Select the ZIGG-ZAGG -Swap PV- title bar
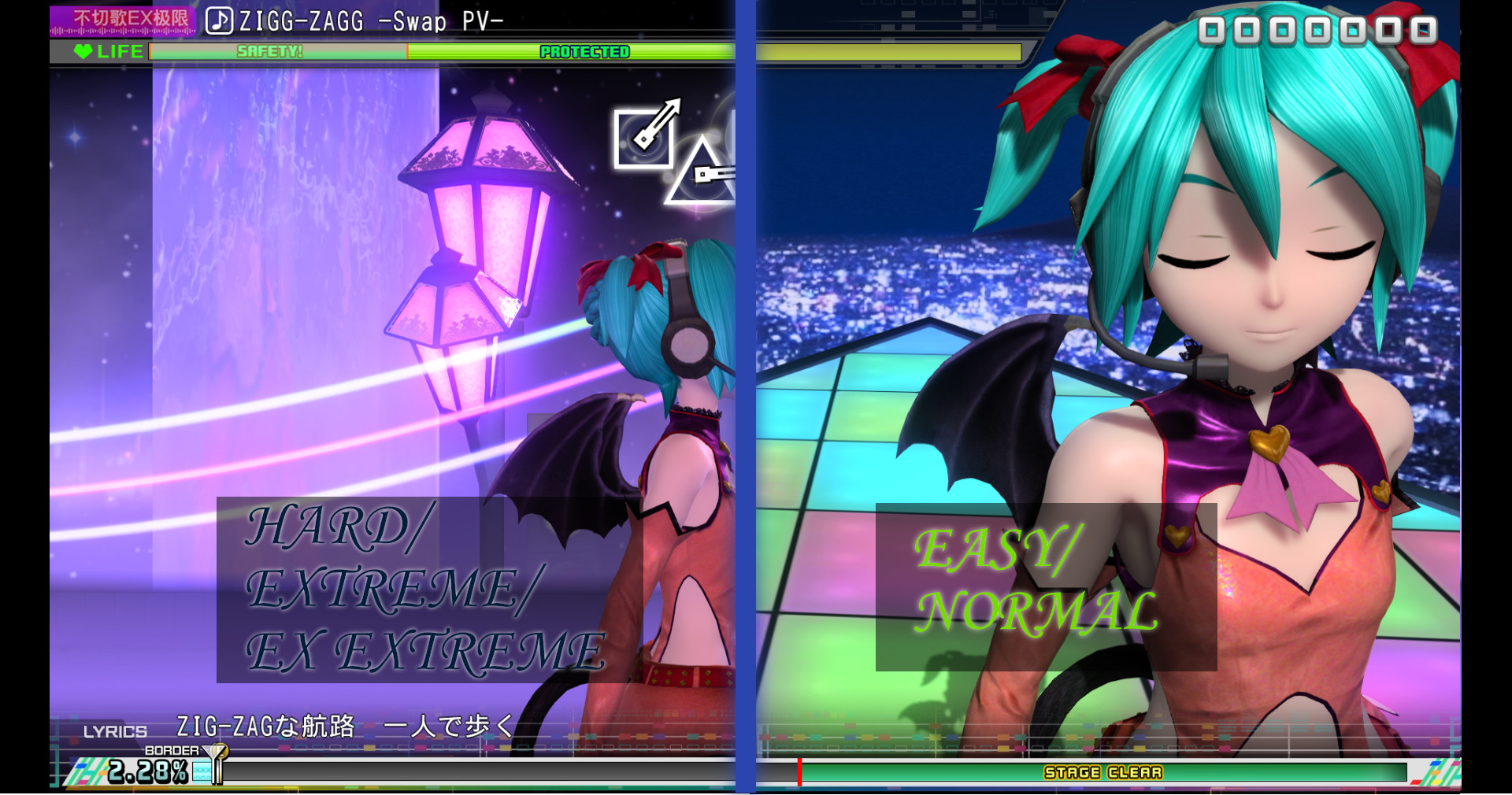 click(x=362, y=19)
